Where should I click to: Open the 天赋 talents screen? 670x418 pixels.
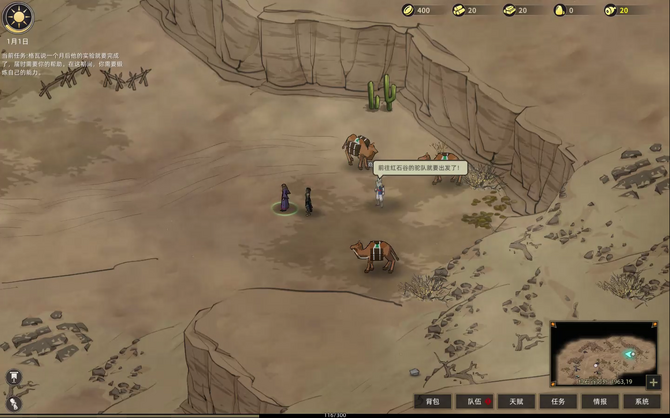click(x=517, y=401)
